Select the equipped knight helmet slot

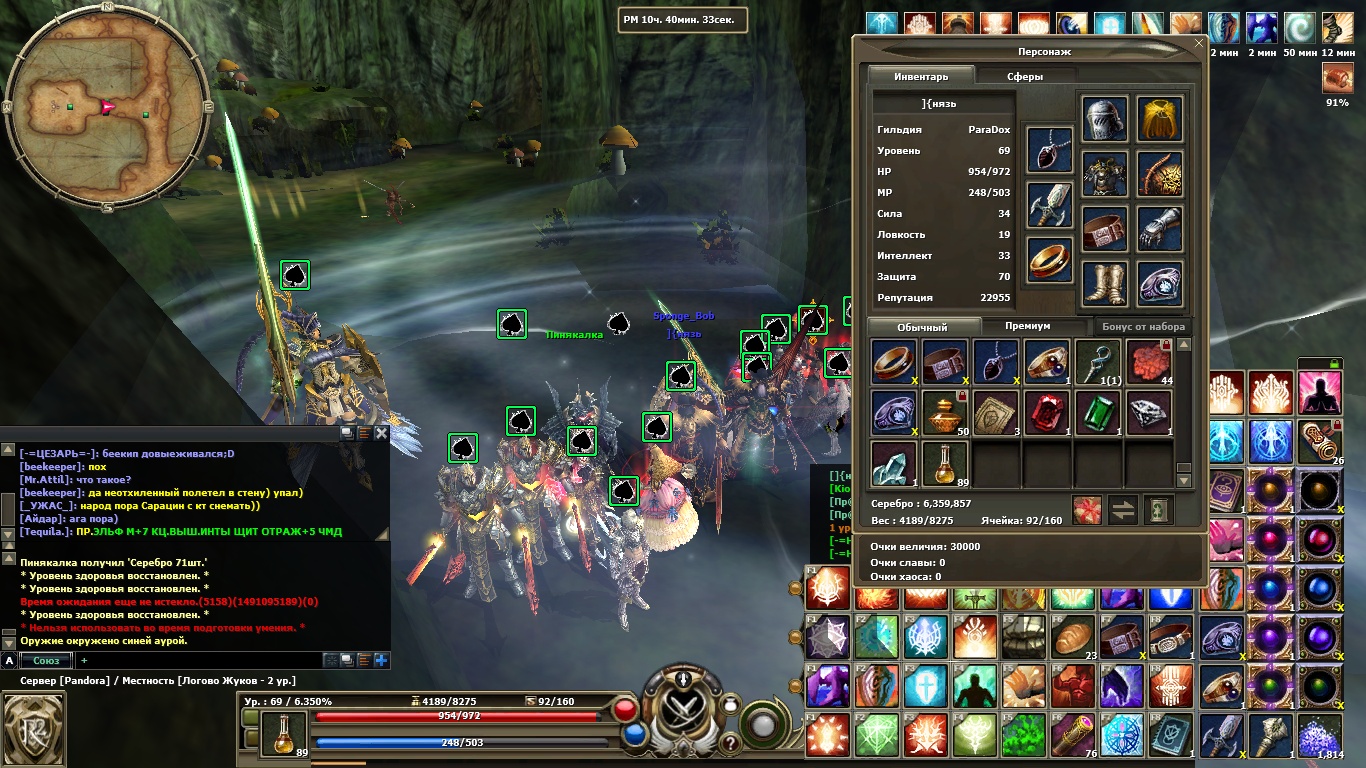click(x=1104, y=120)
